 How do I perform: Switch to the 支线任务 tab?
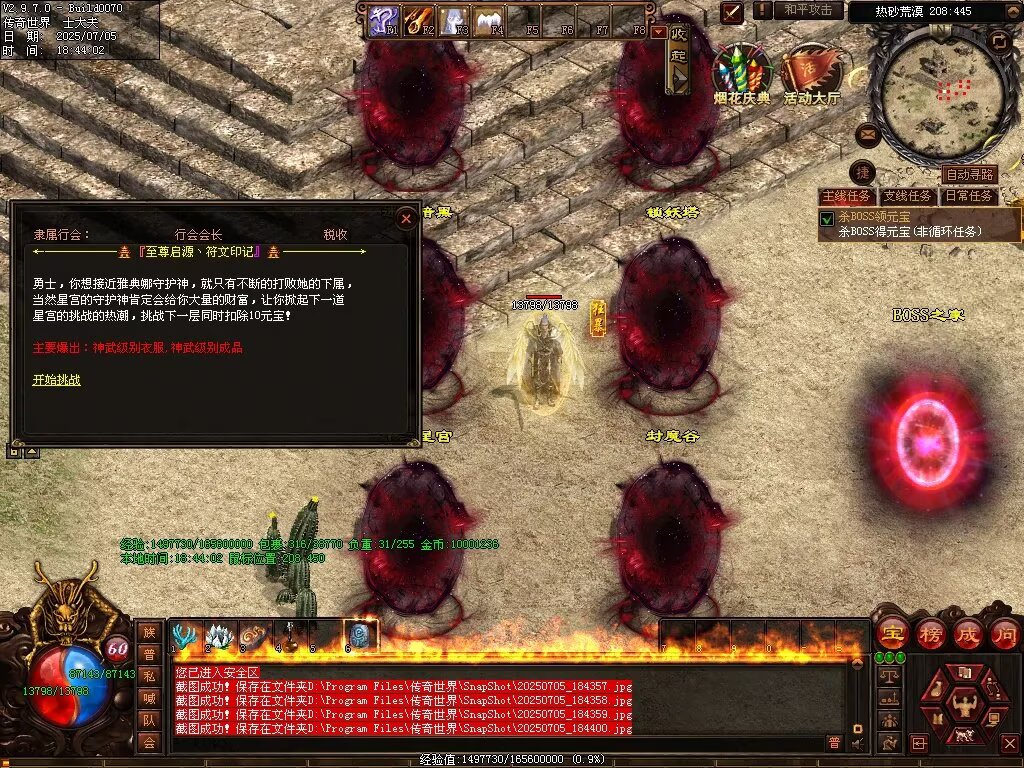907,196
